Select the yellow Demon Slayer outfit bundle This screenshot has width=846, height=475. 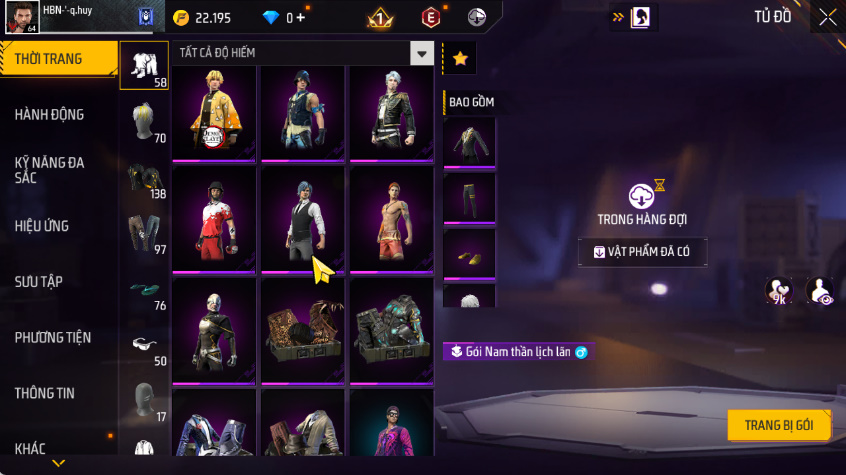click(214, 112)
